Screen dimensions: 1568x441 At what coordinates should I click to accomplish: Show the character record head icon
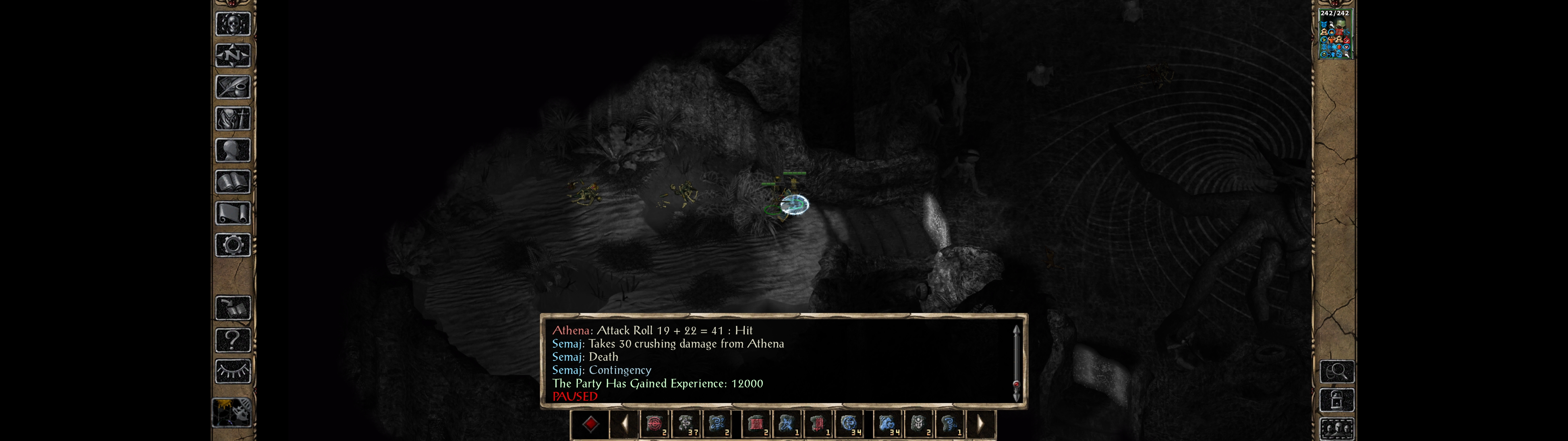[x=232, y=150]
